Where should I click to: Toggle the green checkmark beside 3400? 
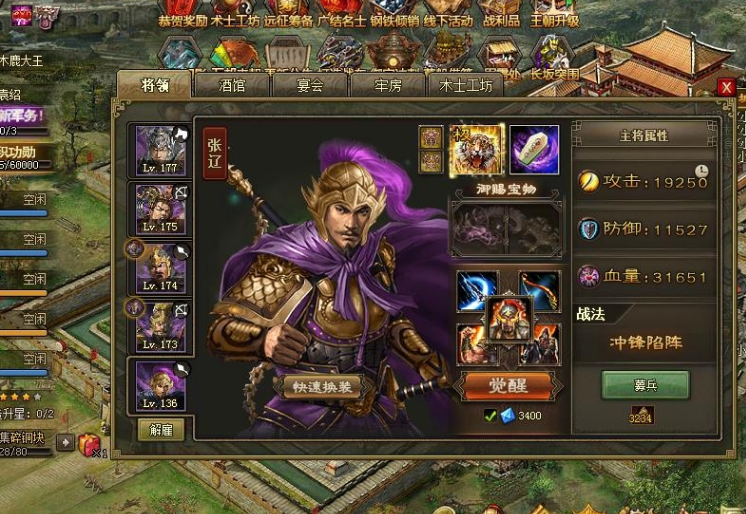(490, 416)
